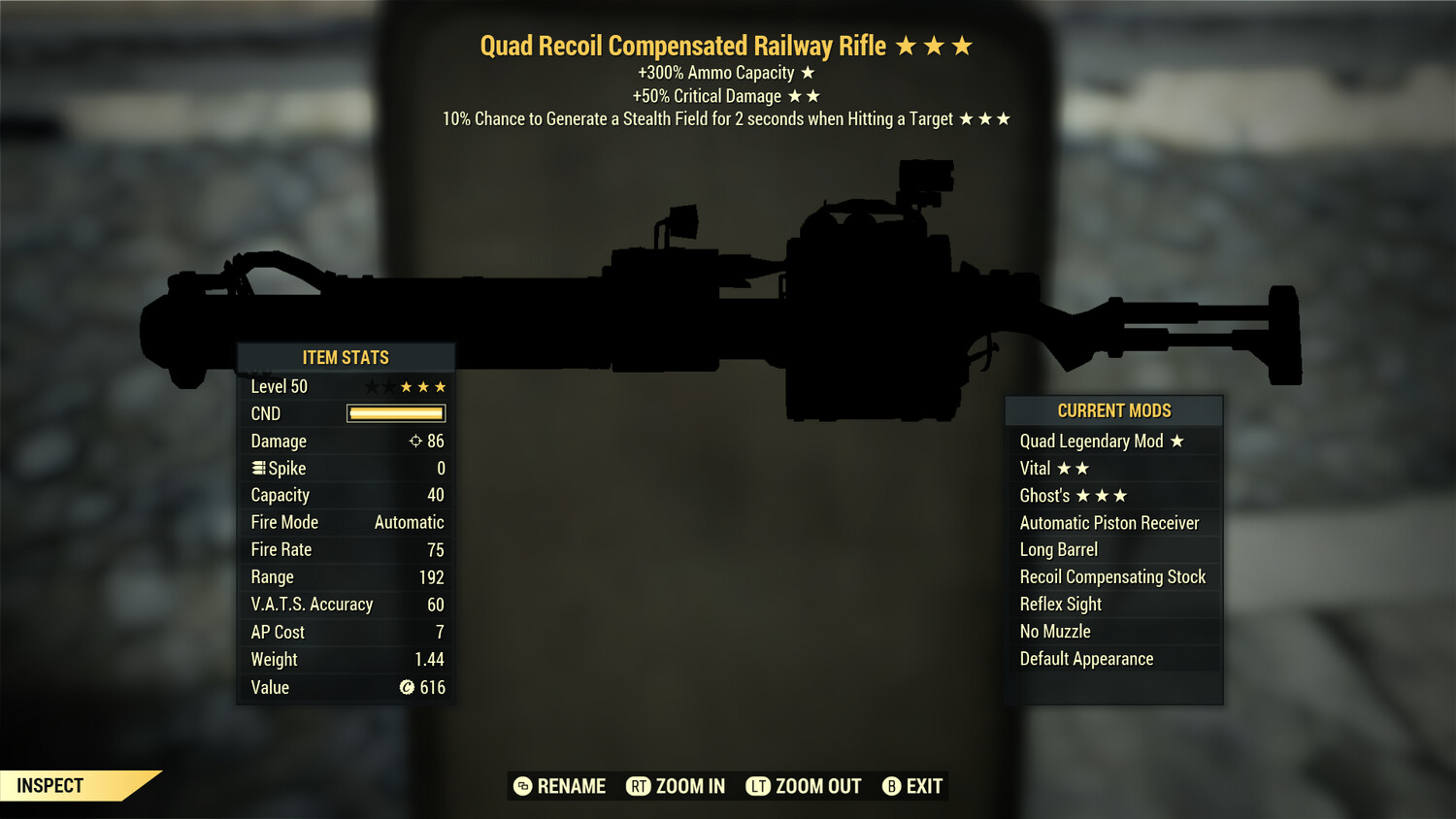This screenshot has width=1456, height=819.
Task: Select the Reflex Sight mod entry
Action: click(x=1060, y=604)
